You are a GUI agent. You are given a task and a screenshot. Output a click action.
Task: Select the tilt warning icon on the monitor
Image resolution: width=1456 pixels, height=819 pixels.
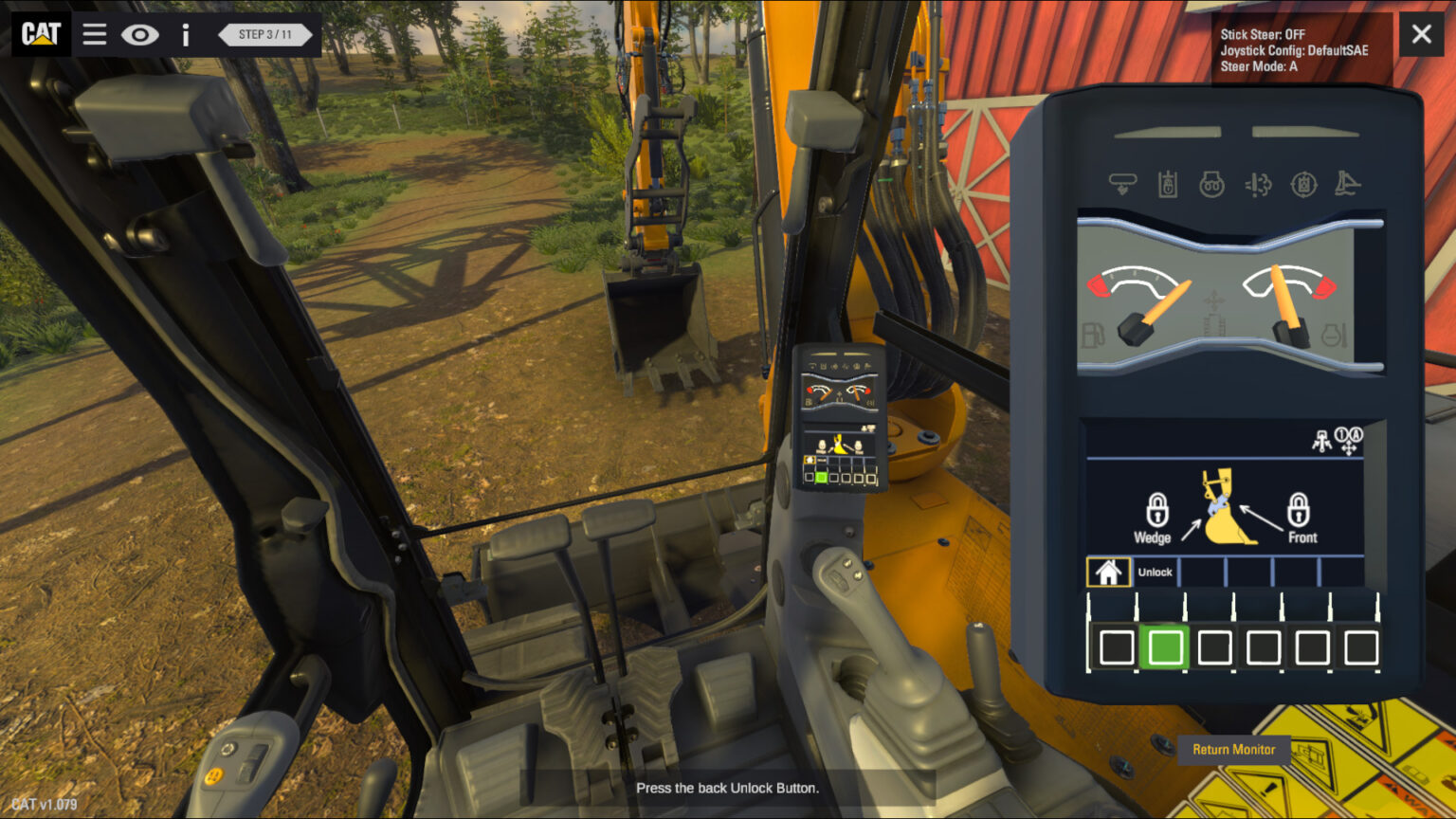click(x=1348, y=185)
